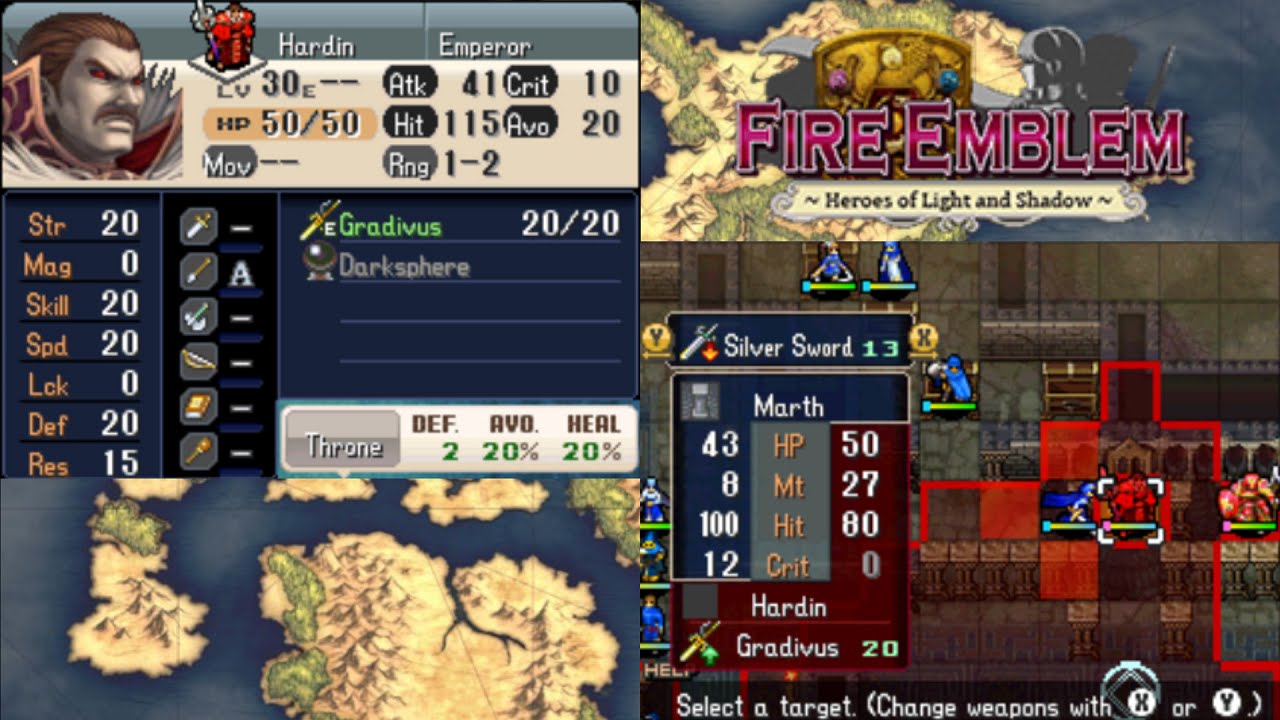Click the fortress terrain icon beside Marth
1280x720 pixels.
pyautogui.click(x=700, y=403)
